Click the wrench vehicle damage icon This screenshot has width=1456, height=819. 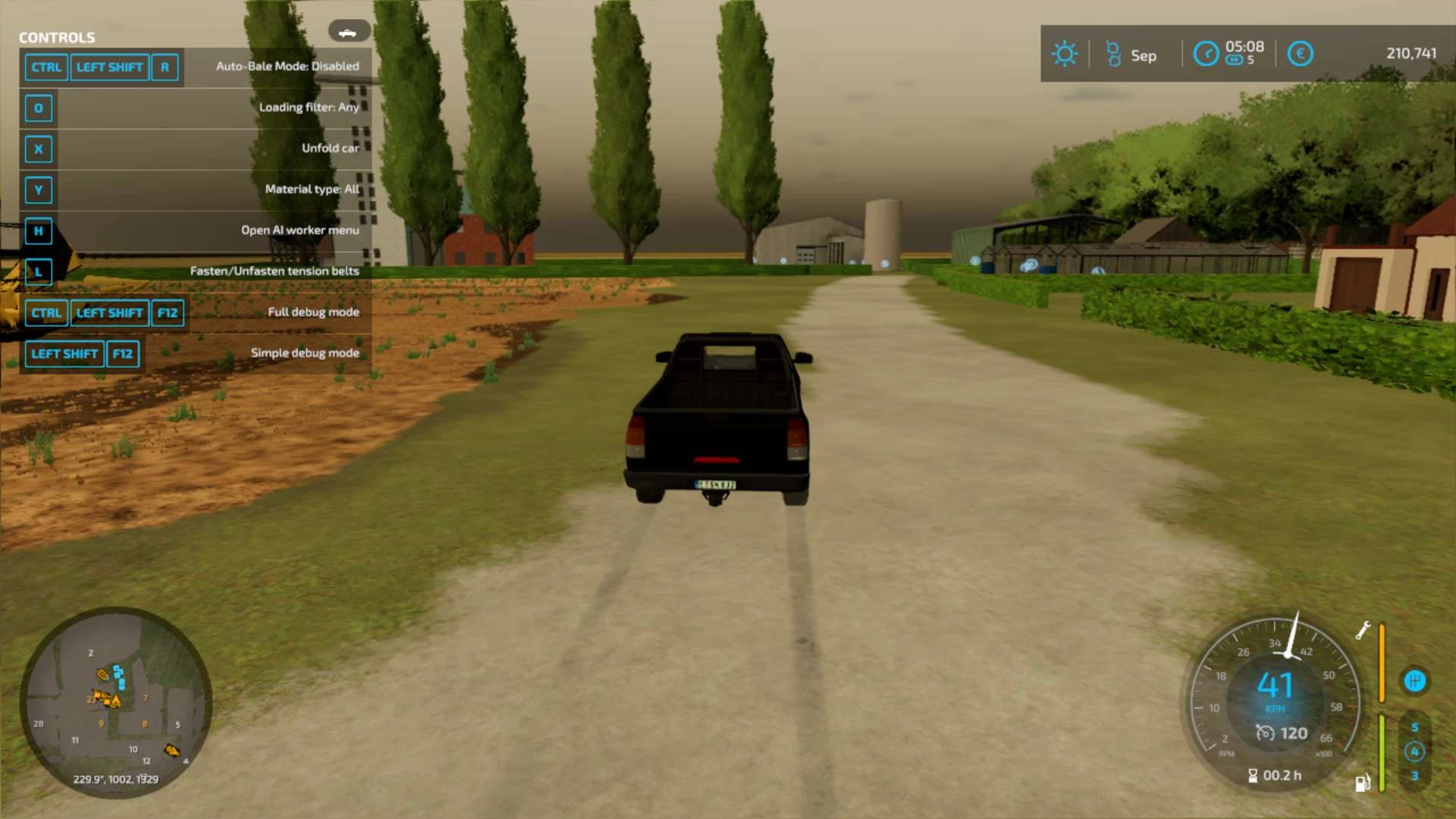click(1363, 630)
